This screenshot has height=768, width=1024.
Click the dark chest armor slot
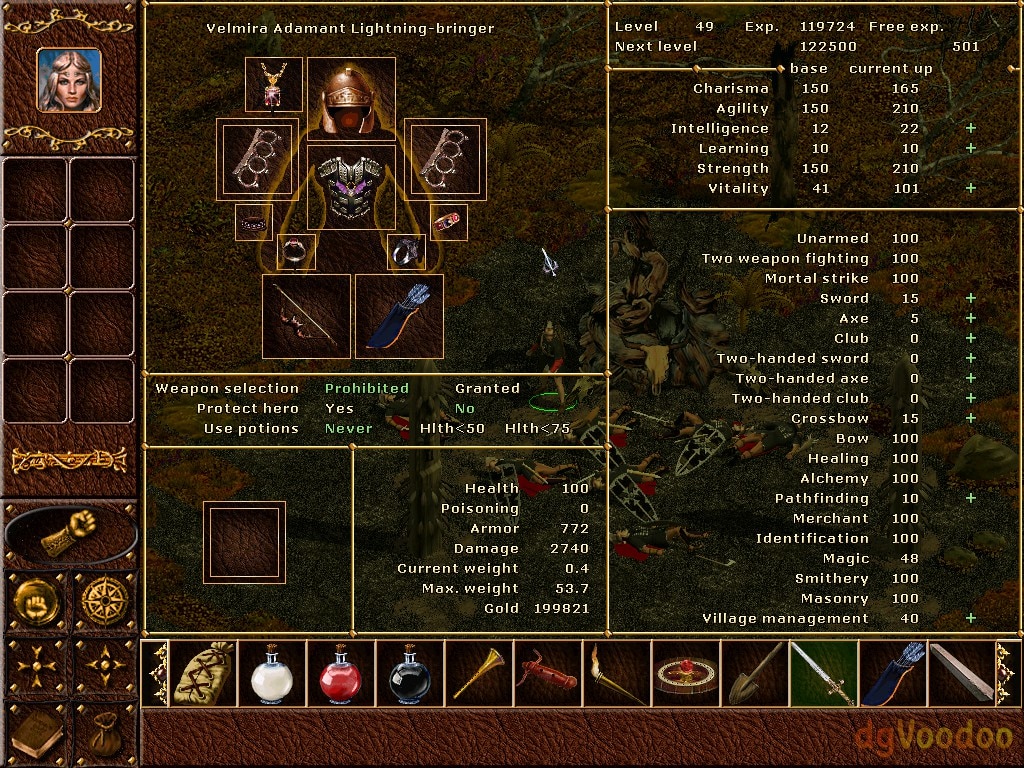coord(351,187)
